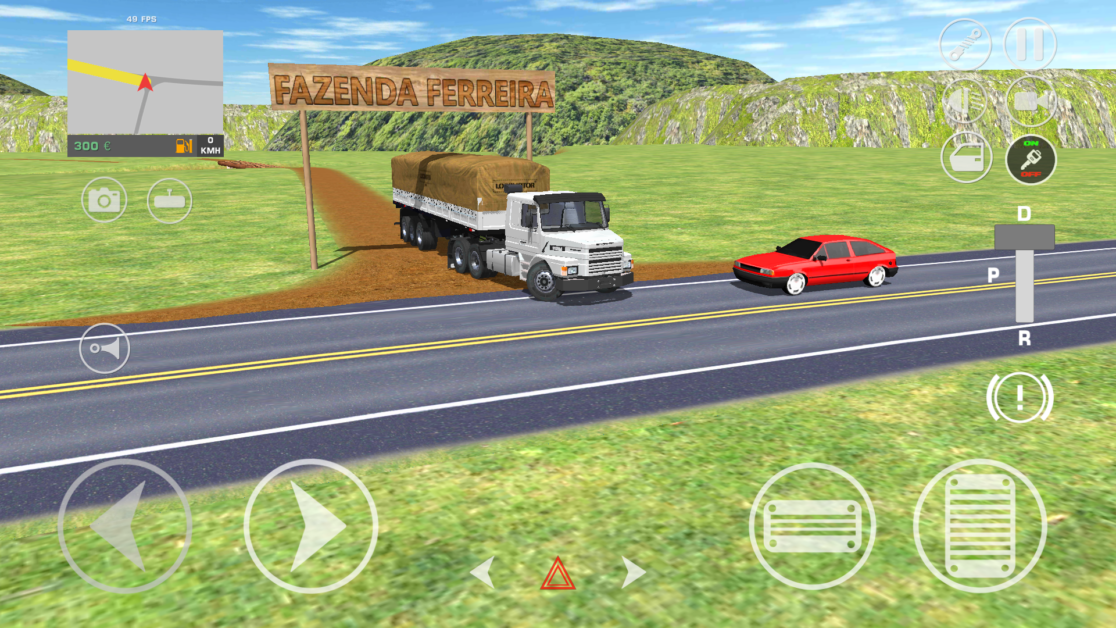Viewport: 1116px width, 628px height.
Task: Switch the camera view with the camcorder icon
Action: 1031,101
